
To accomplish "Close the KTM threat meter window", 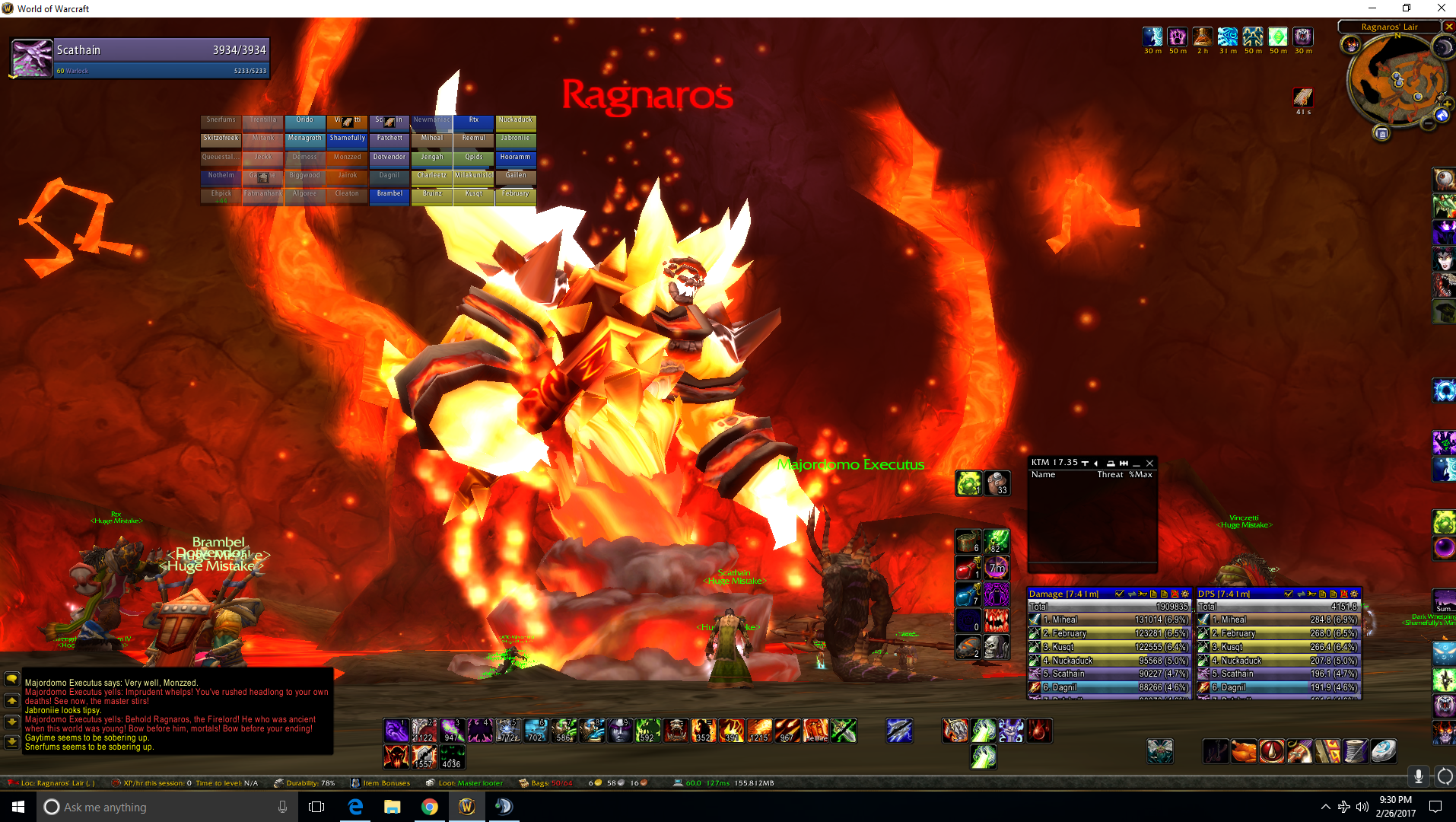I will 1149,463.
